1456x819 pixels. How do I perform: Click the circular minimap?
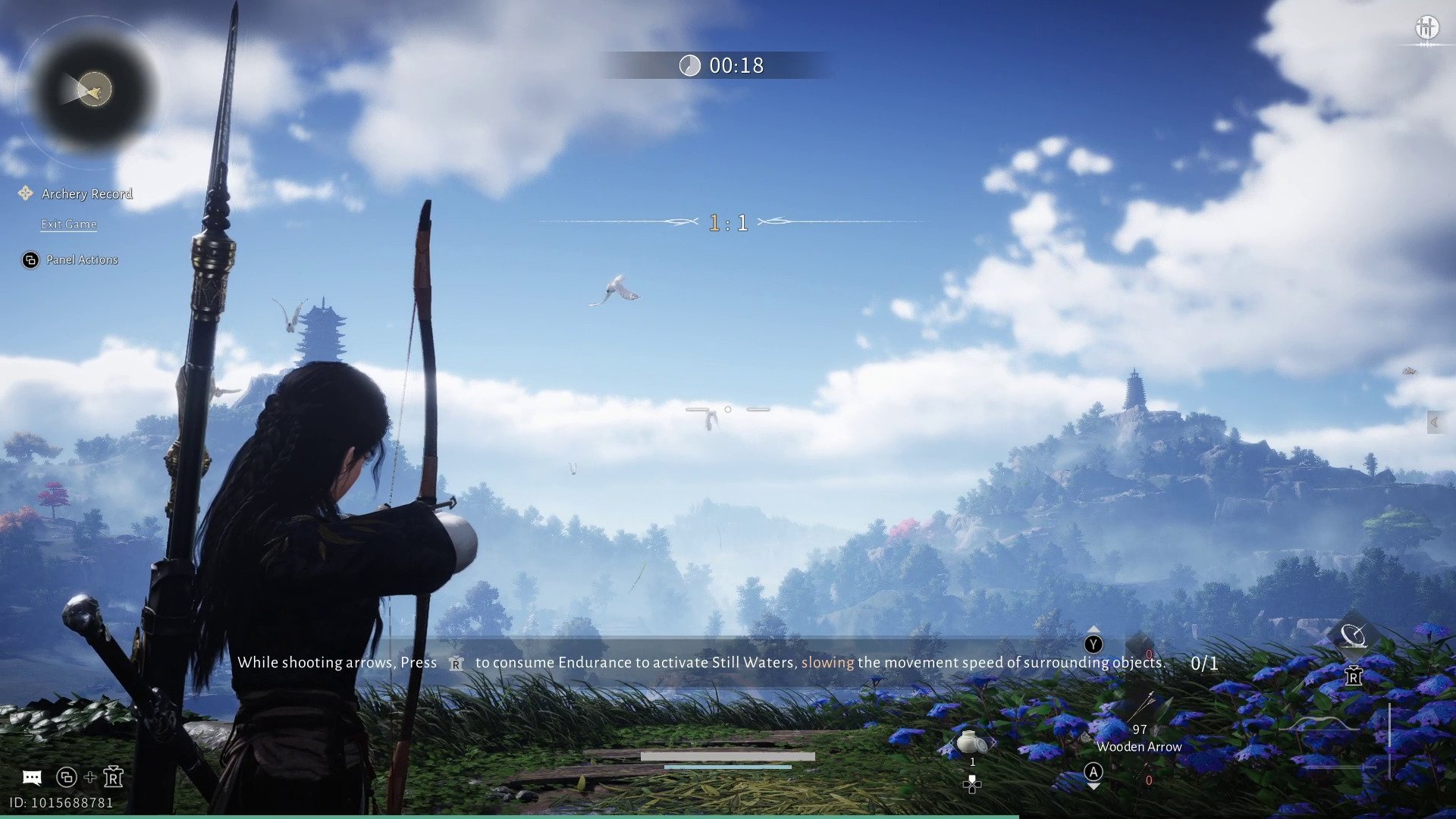click(93, 91)
